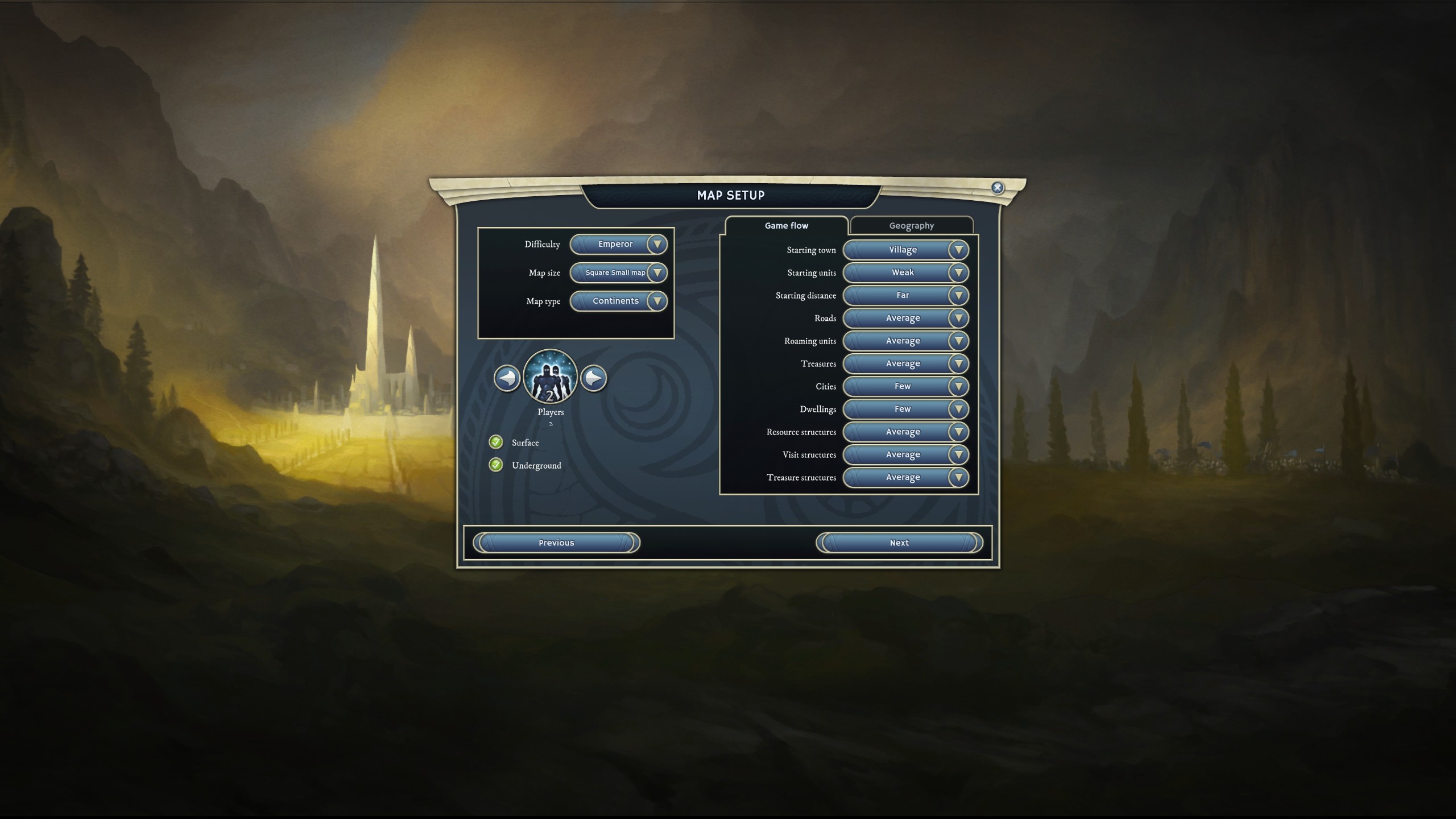Viewport: 1456px width, 819px height.
Task: Toggle the Surface checkbox
Action: [x=496, y=442]
